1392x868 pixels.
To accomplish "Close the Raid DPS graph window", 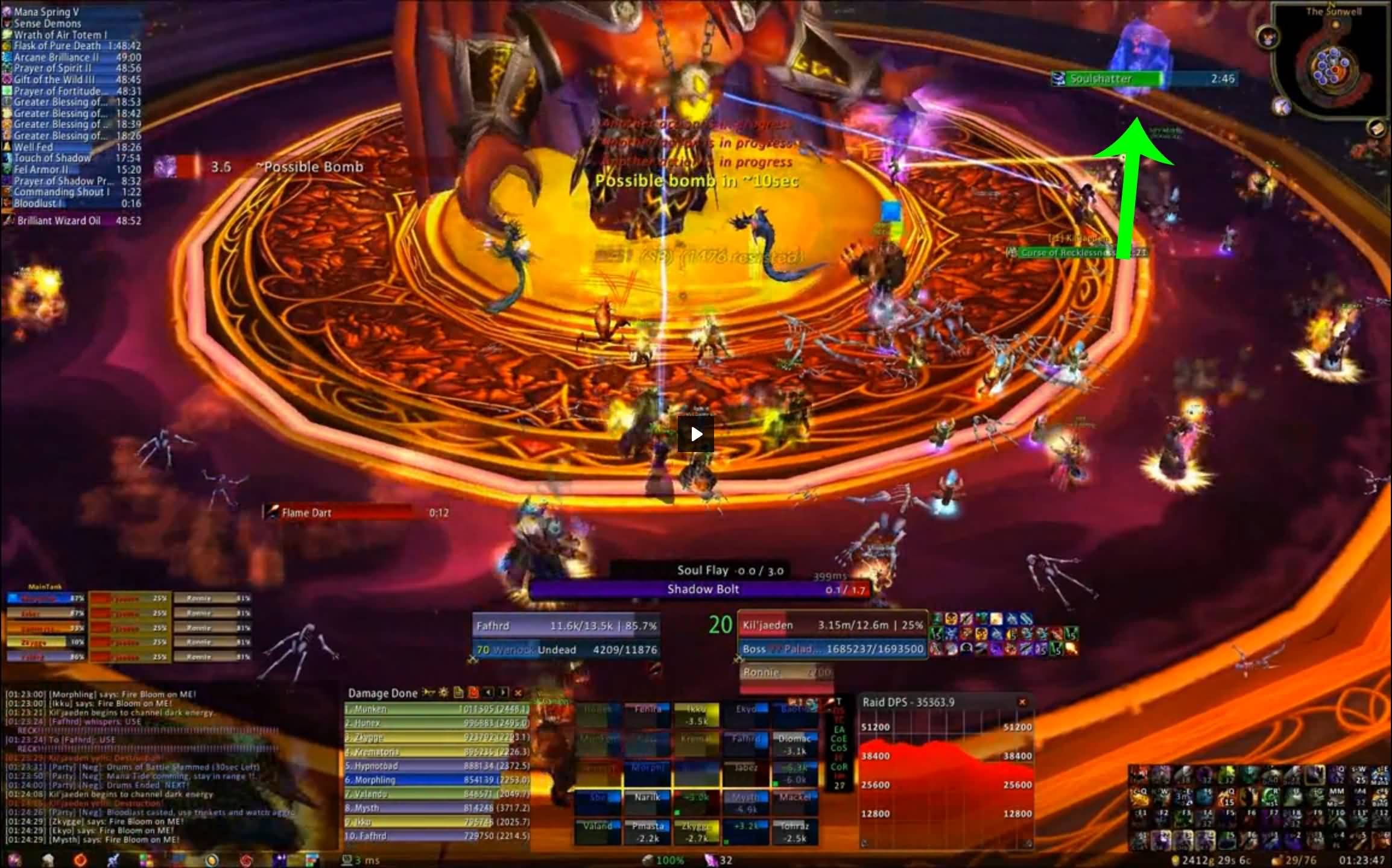I will [x=1022, y=702].
